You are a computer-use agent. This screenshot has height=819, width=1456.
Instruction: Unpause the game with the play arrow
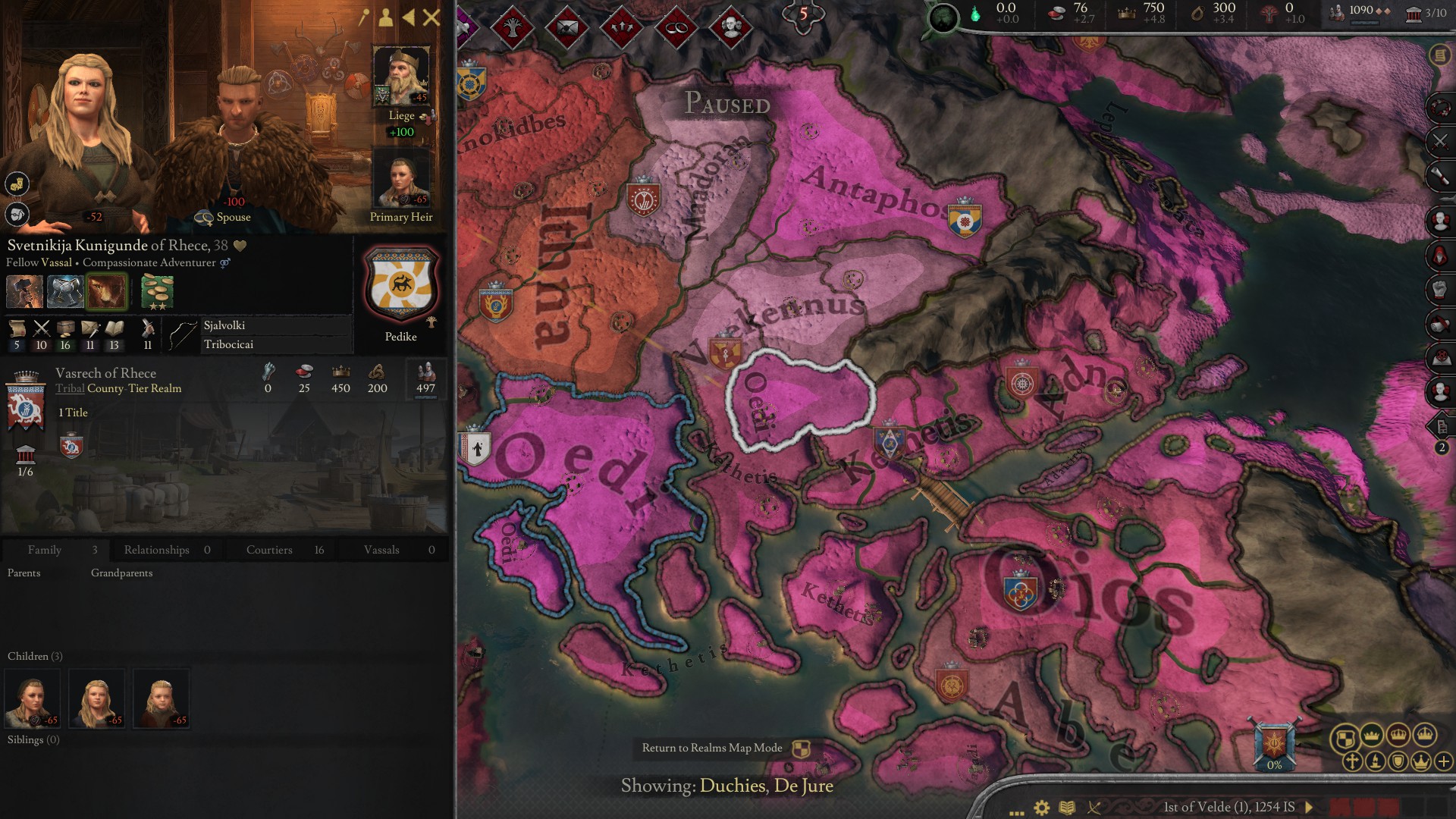coord(1309,808)
